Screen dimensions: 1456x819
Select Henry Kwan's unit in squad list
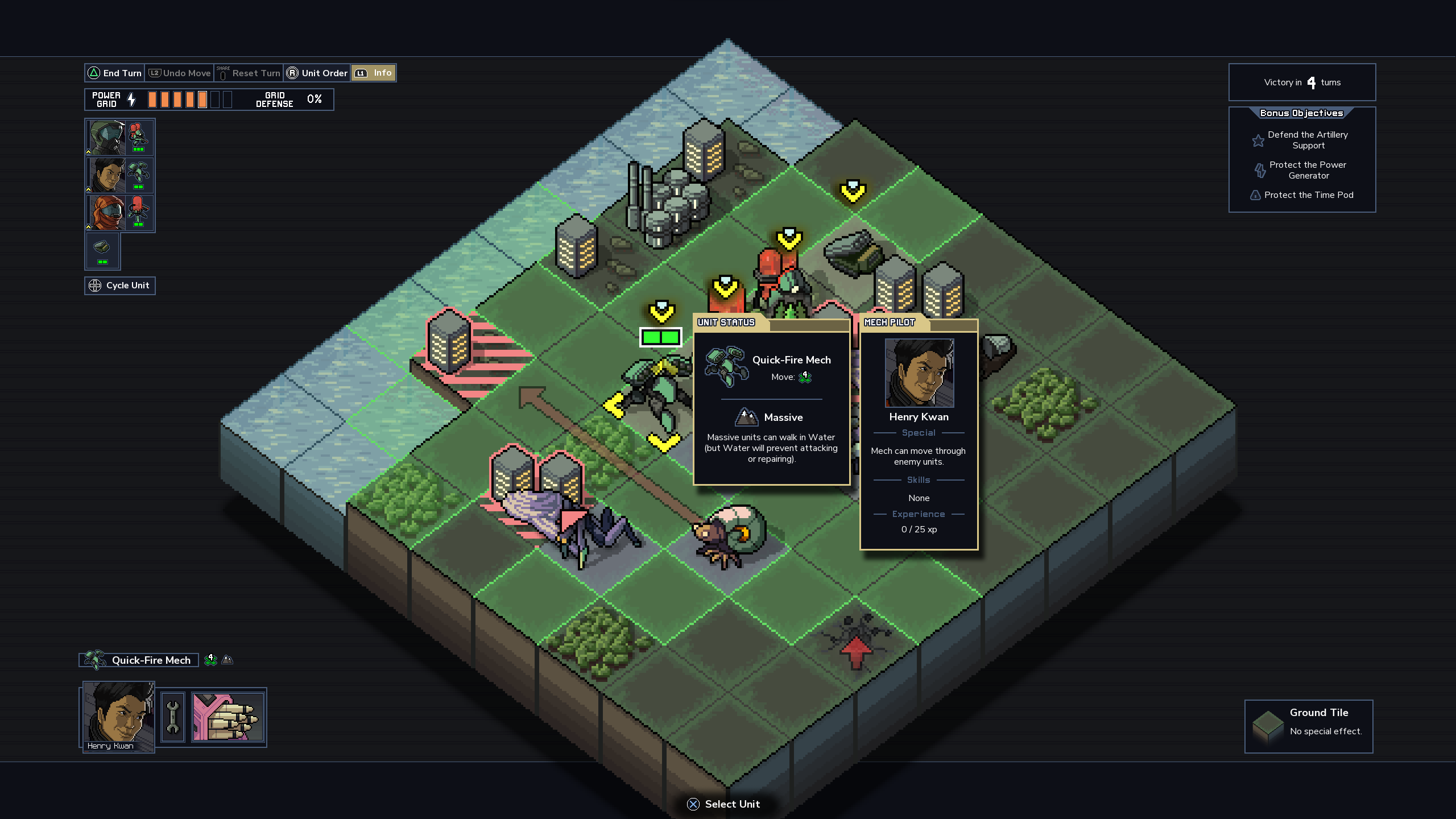pos(119,175)
